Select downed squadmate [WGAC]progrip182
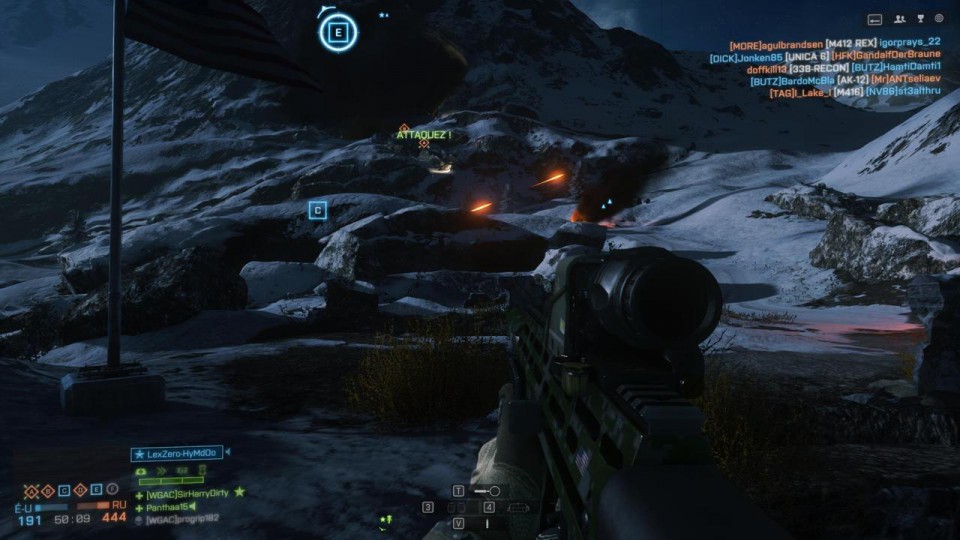960x540 pixels. click(180, 519)
